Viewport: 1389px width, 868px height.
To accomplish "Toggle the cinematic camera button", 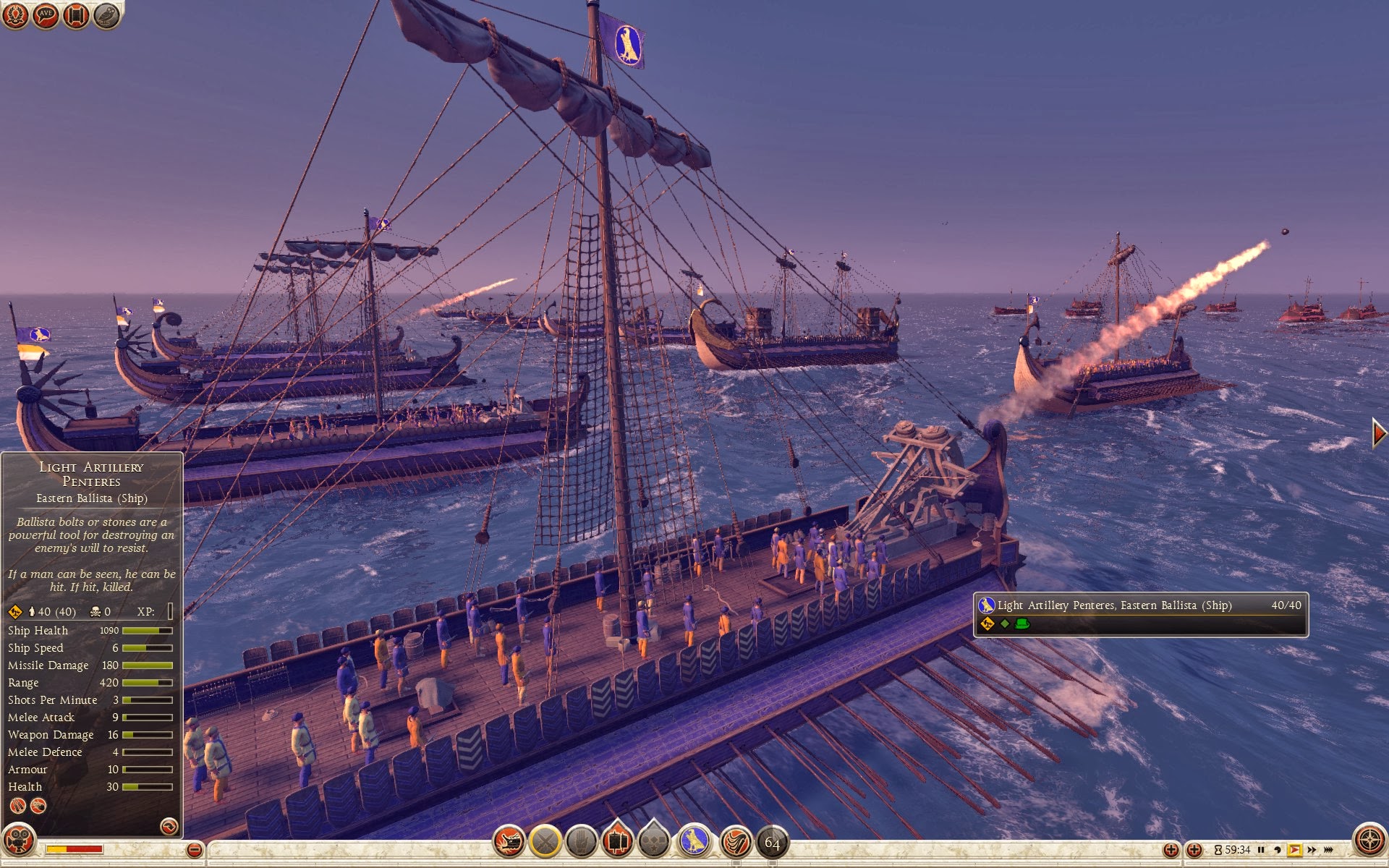I will (19, 842).
